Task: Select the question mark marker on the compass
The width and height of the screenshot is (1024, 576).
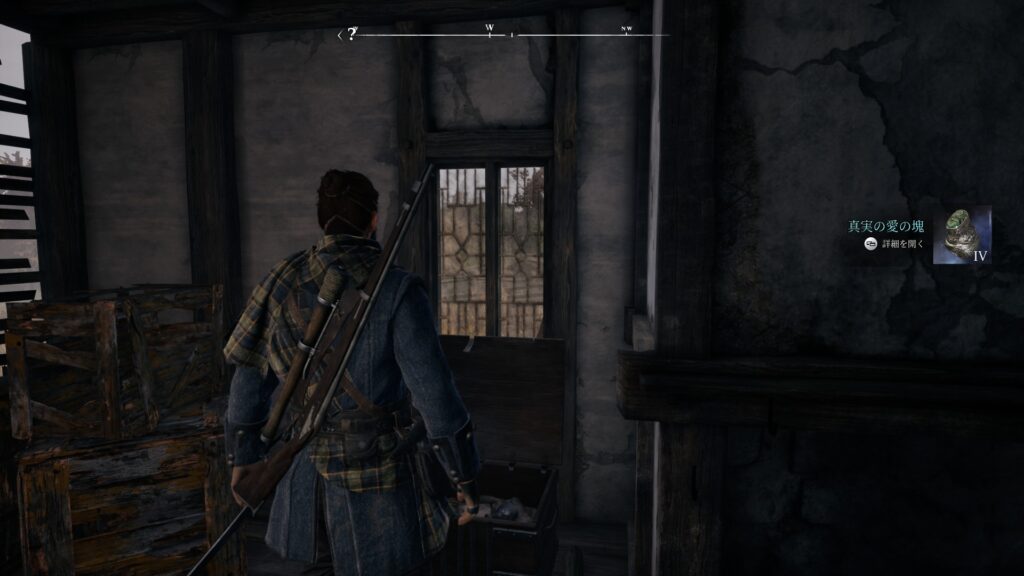Action: point(352,34)
